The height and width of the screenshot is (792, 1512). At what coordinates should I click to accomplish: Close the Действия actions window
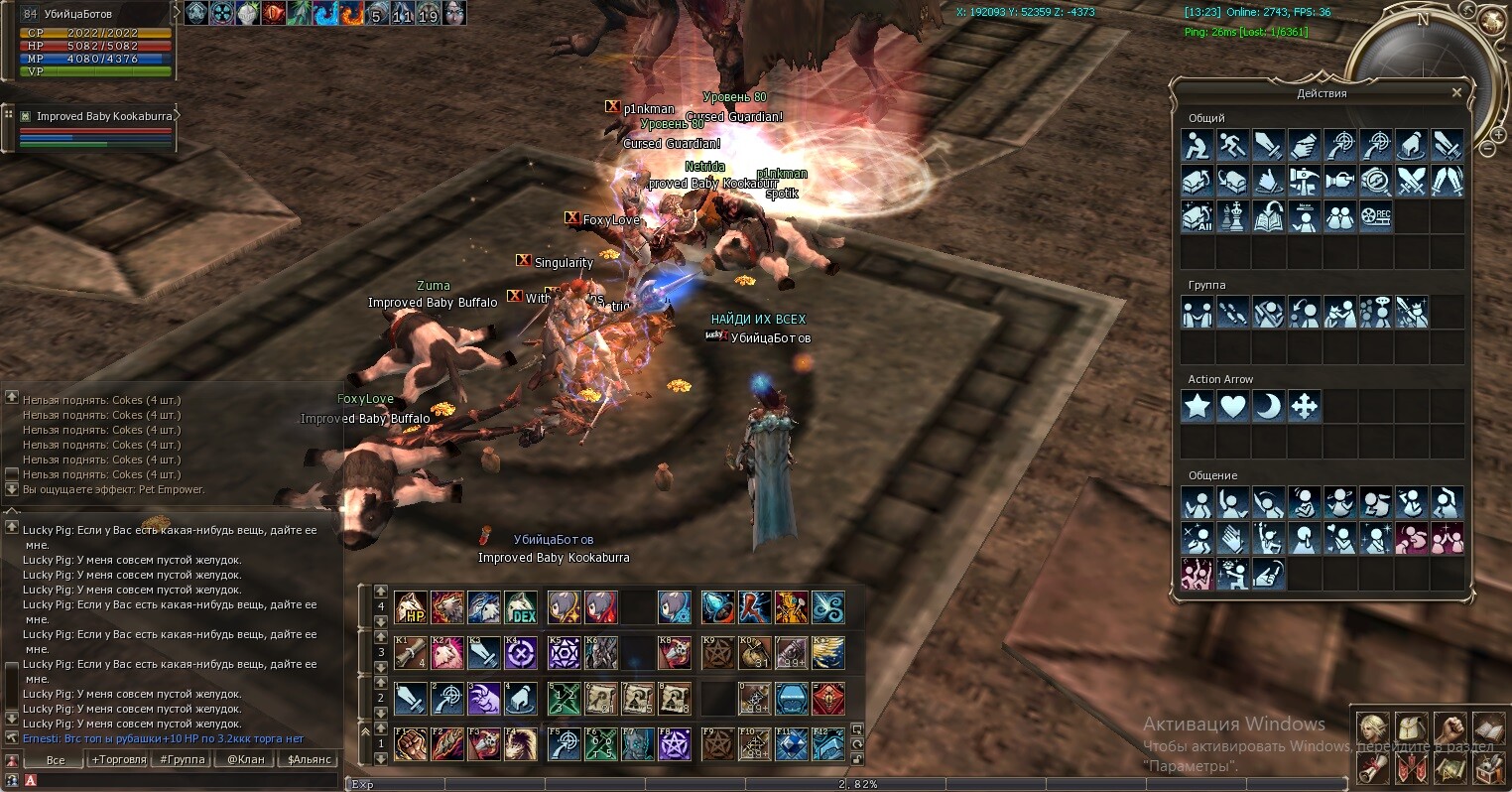click(1456, 92)
